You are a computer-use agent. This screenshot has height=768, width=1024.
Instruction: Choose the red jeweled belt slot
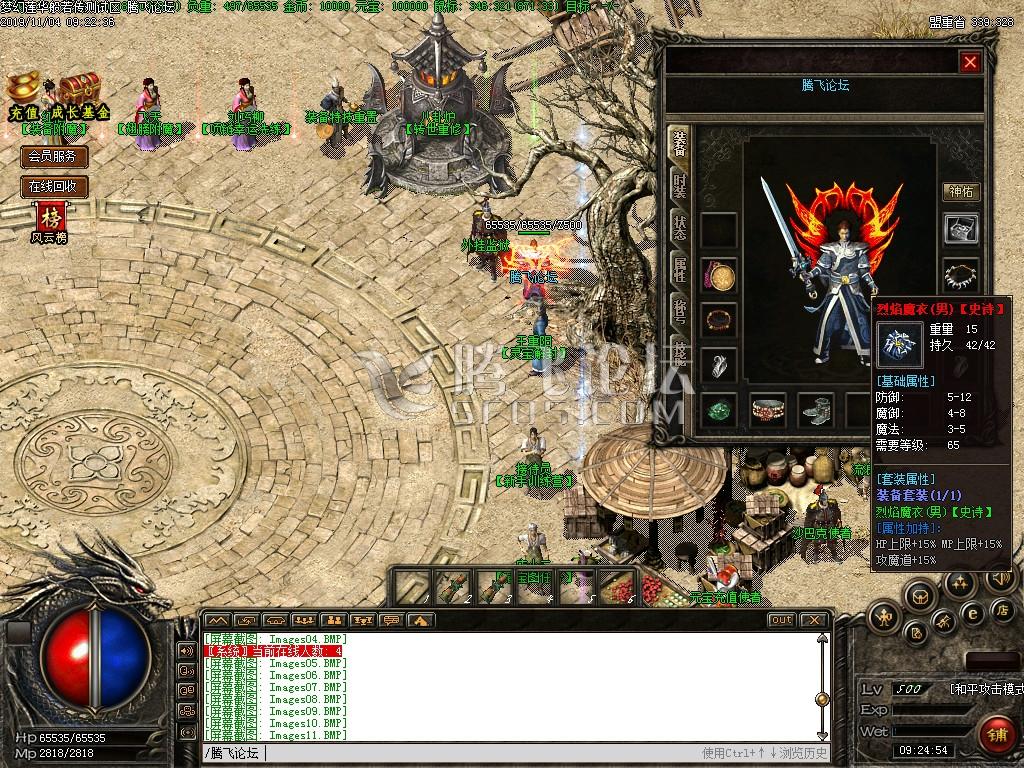769,409
